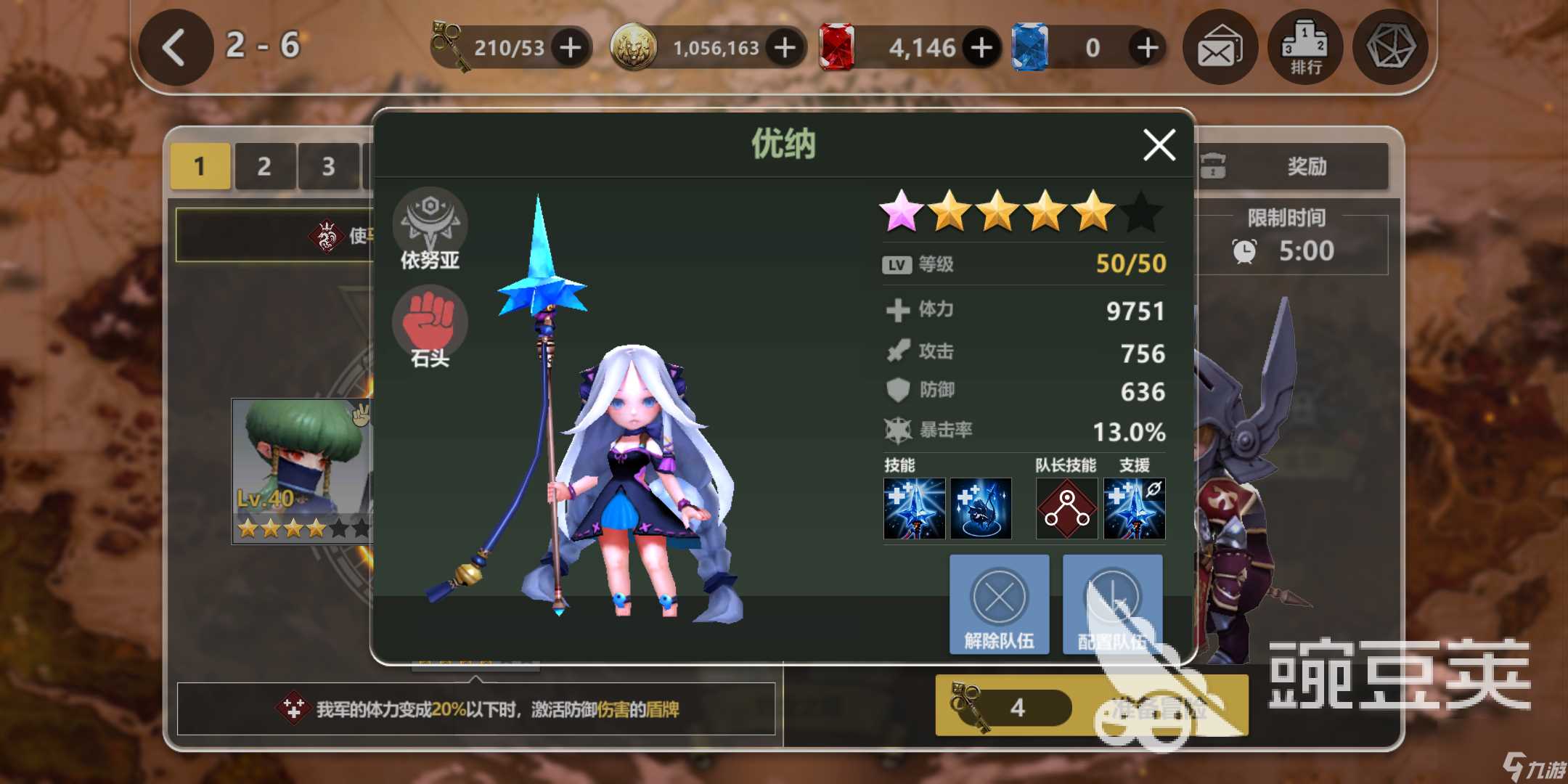The width and height of the screenshot is (1568, 784).
Task: Open the 排行 ranking board
Action: tap(1305, 48)
